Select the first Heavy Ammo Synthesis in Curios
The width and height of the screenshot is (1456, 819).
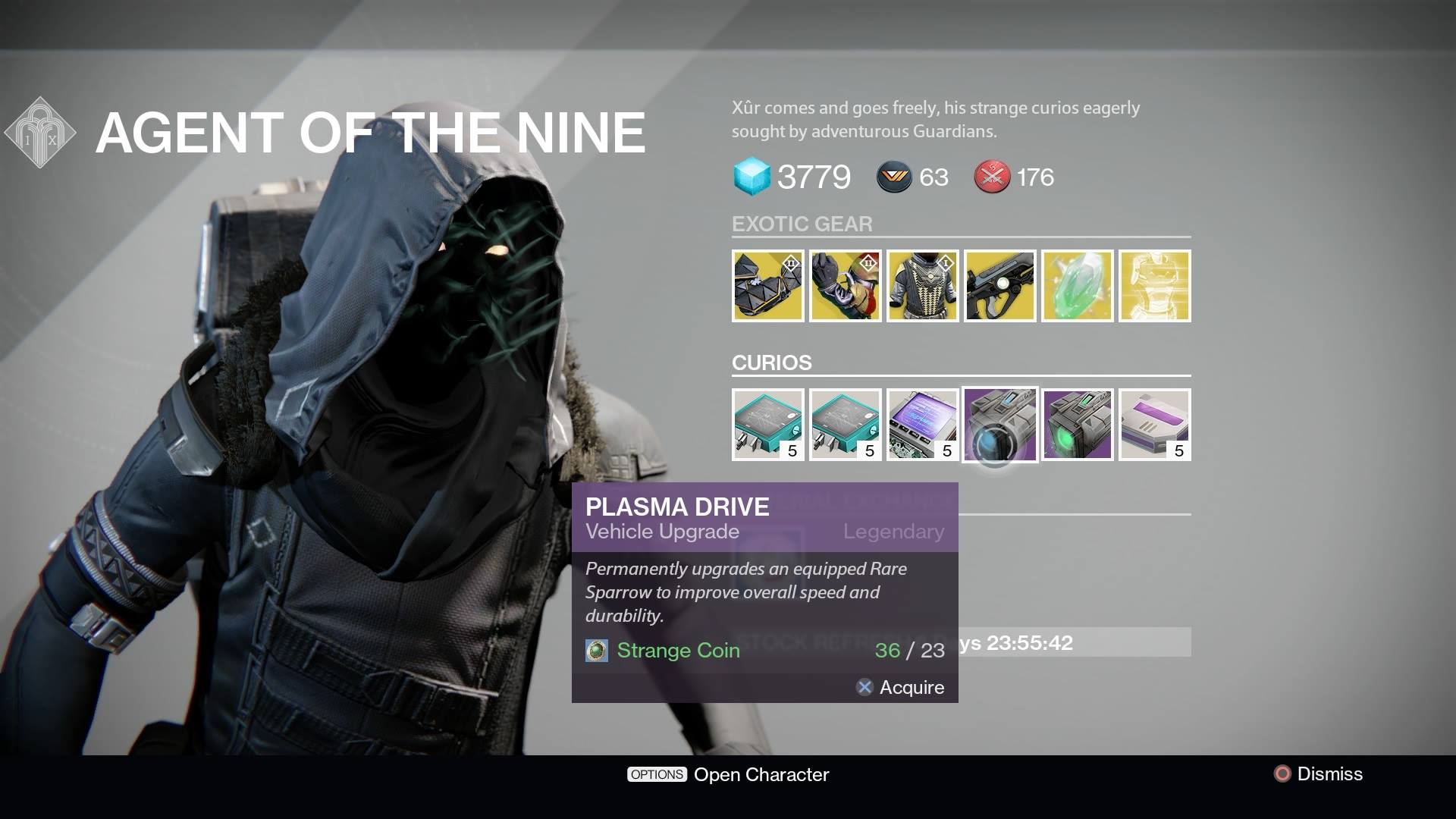point(767,425)
